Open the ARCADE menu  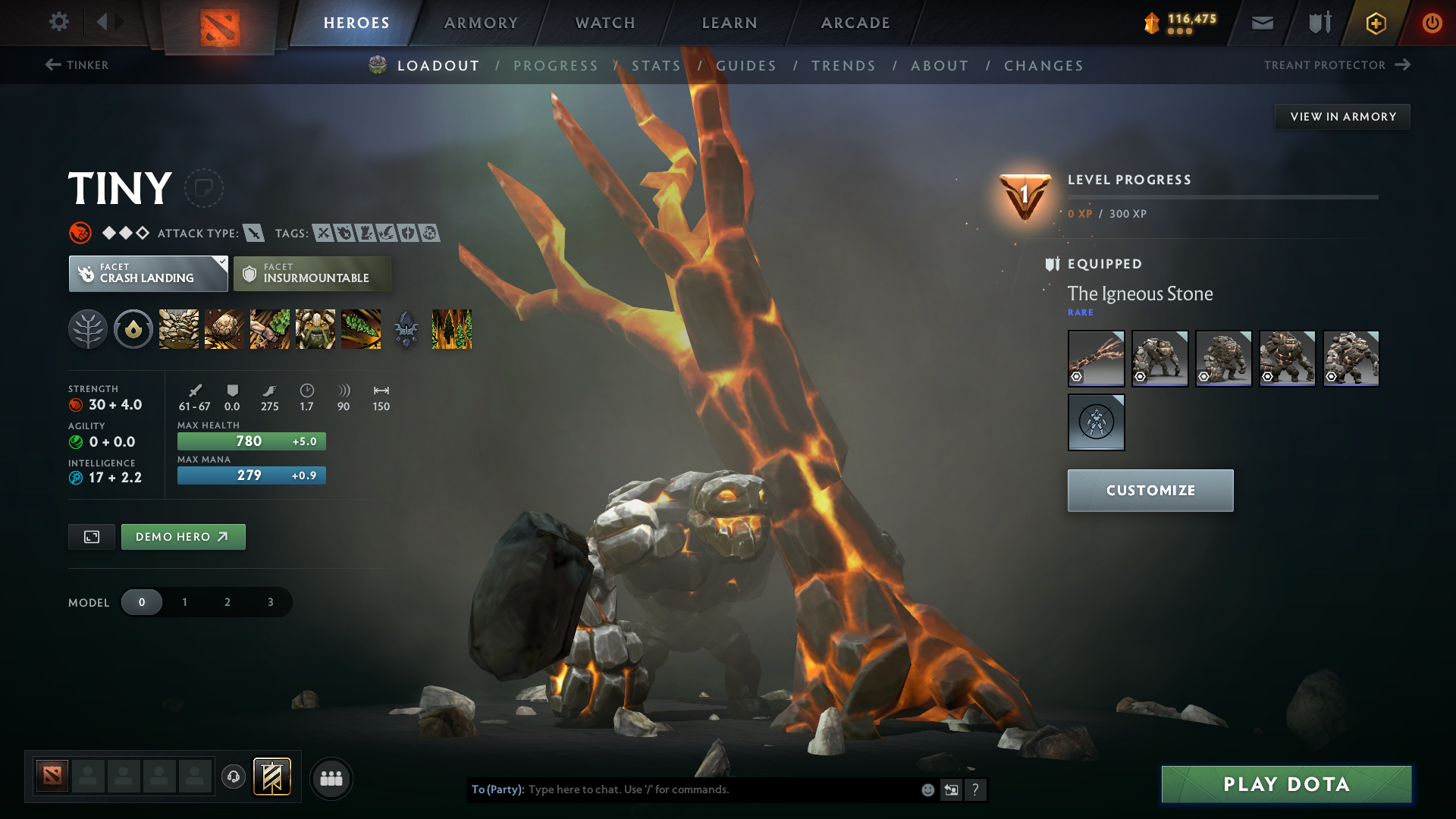[855, 23]
